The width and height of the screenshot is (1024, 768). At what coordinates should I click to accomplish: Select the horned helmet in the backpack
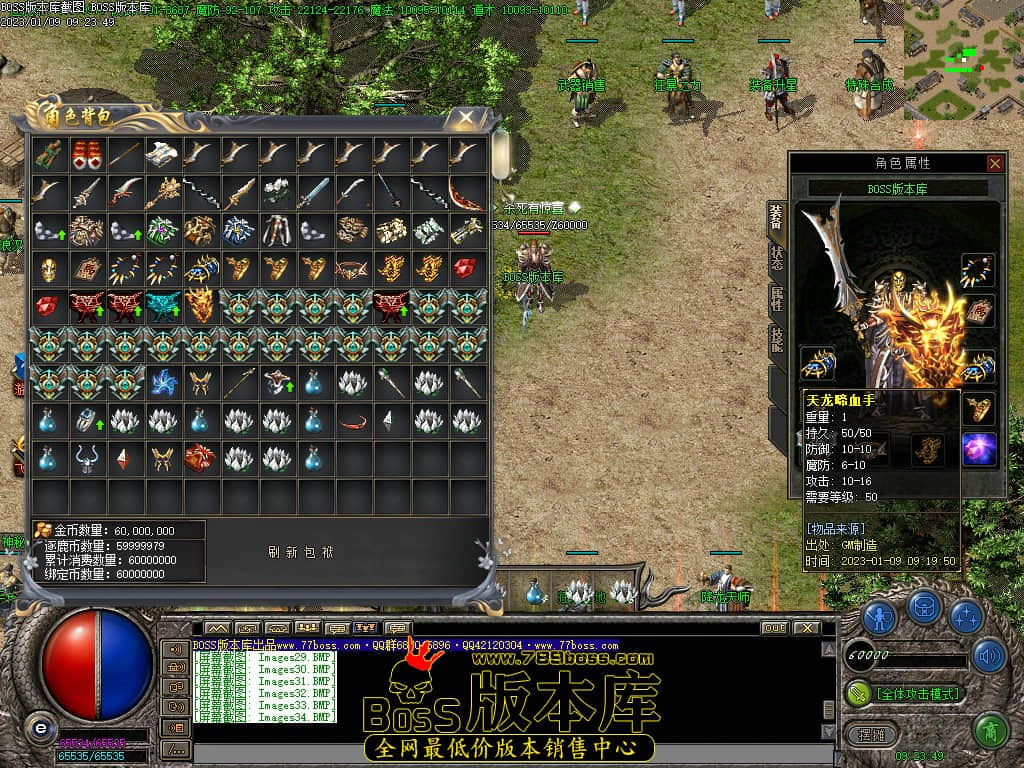tap(87, 458)
